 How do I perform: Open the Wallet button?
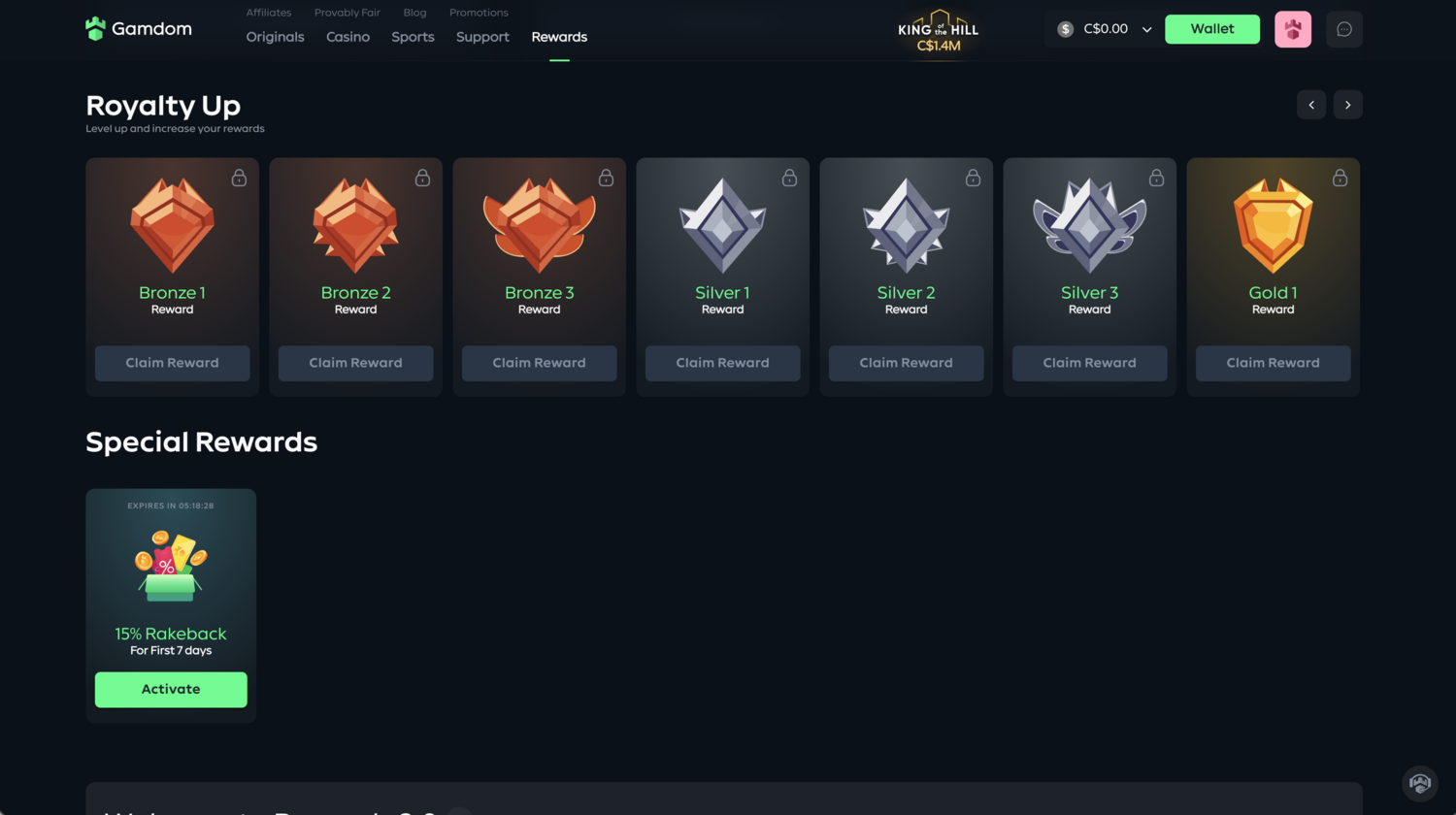(x=1212, y=29)
